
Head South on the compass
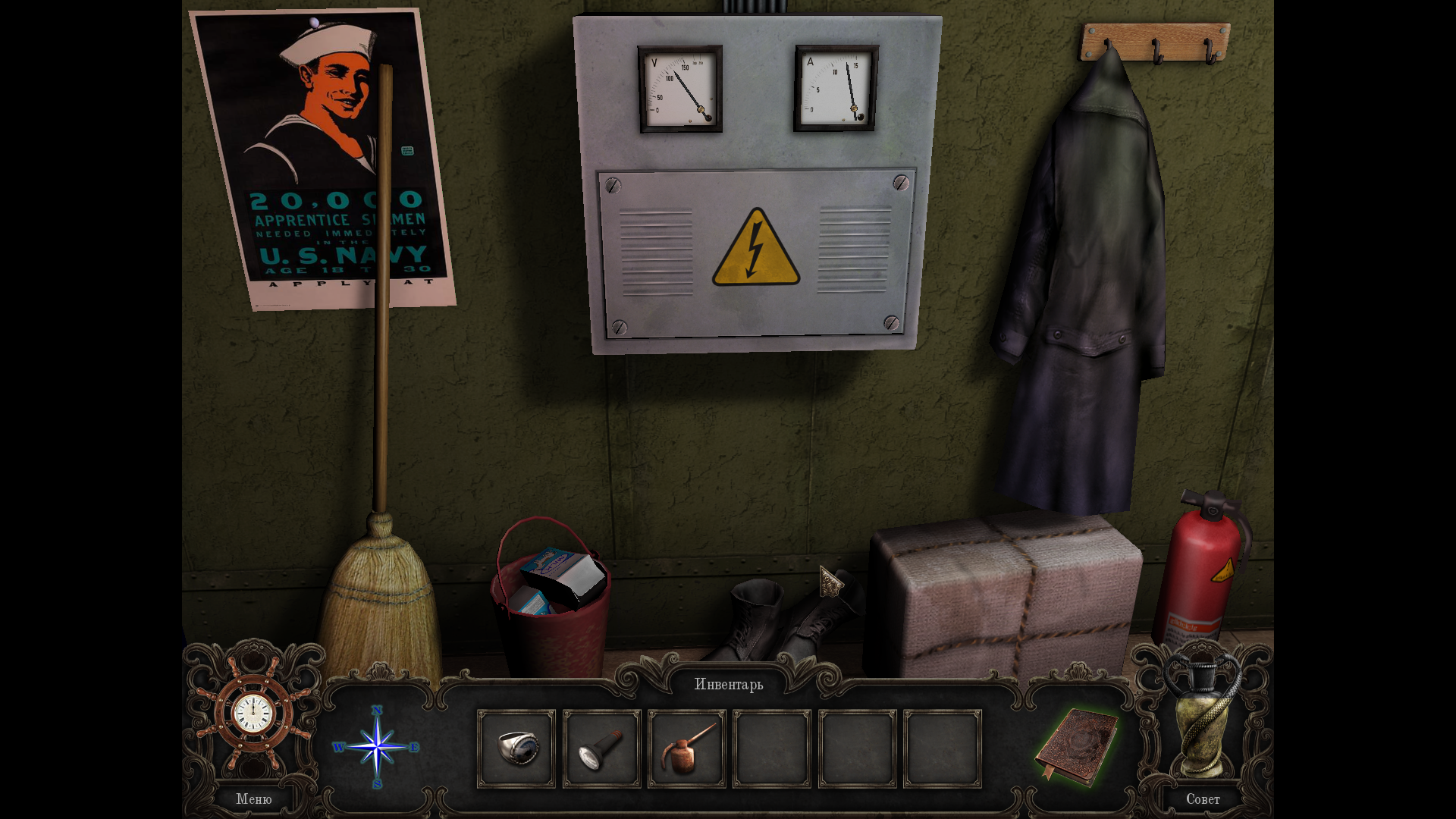pyautogui.click(x=377, y=784)
